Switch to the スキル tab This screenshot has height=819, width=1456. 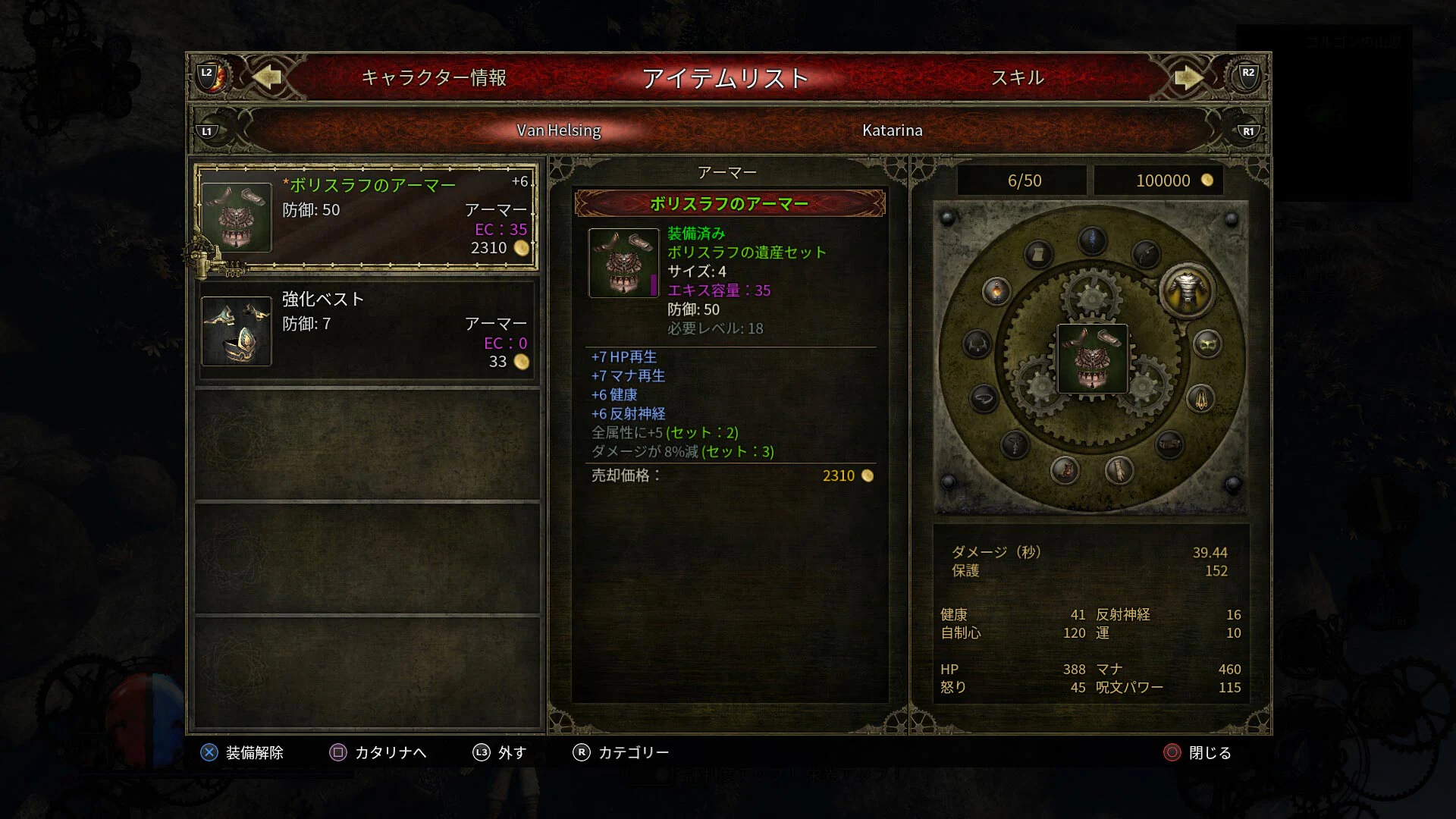pos(1018,77)
